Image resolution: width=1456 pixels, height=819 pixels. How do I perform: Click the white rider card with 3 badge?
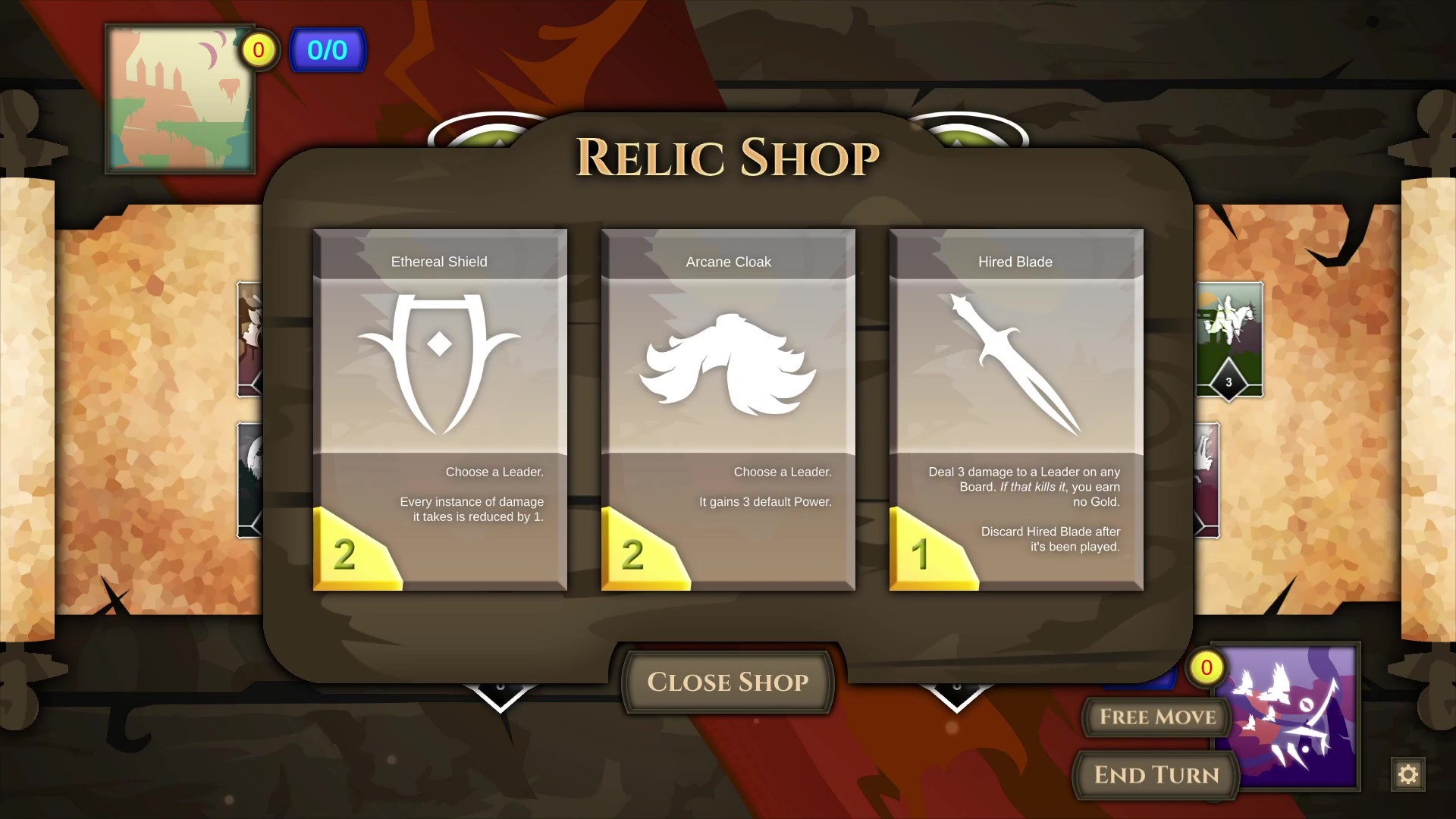pos(1228,339)
